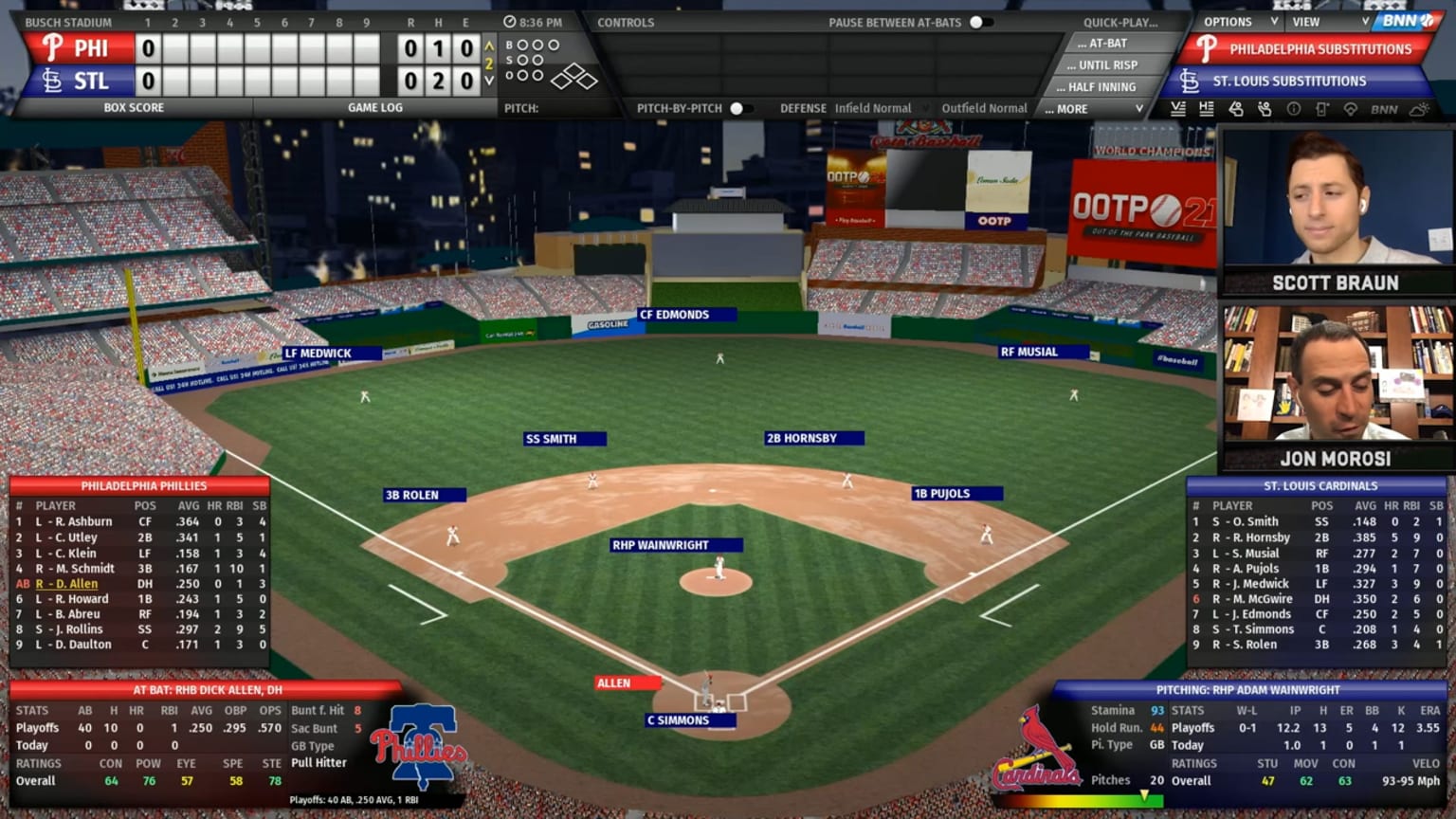Open the OPTIONS menu
The width and height of the screenshot is (1456, 819).
tap(1229, 21)
